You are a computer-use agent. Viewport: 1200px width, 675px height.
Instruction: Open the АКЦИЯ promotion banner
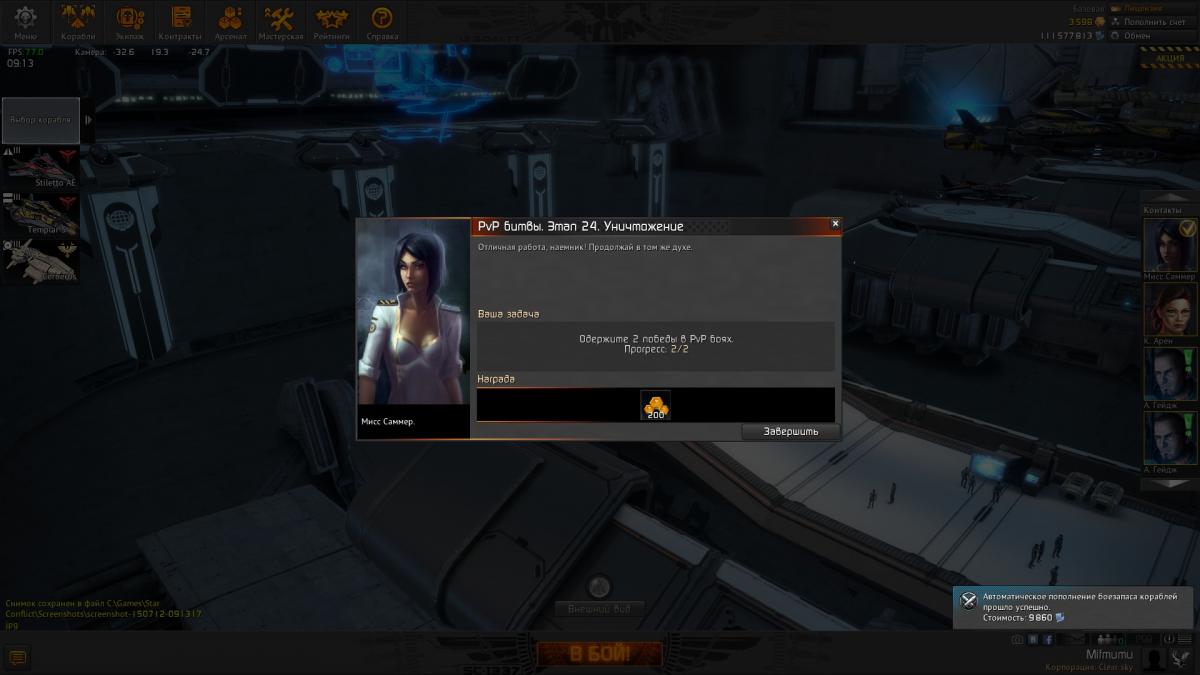1169,58
